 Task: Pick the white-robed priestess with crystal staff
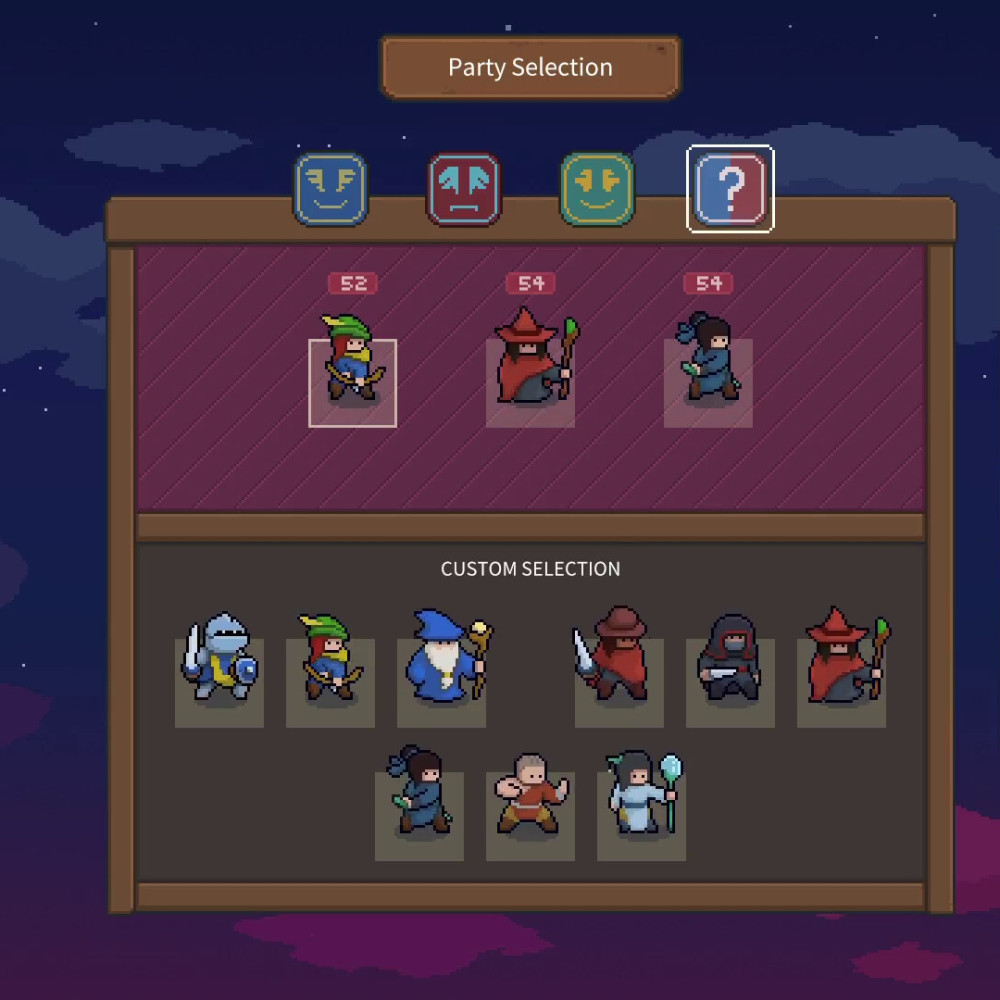tap(641, 815)
